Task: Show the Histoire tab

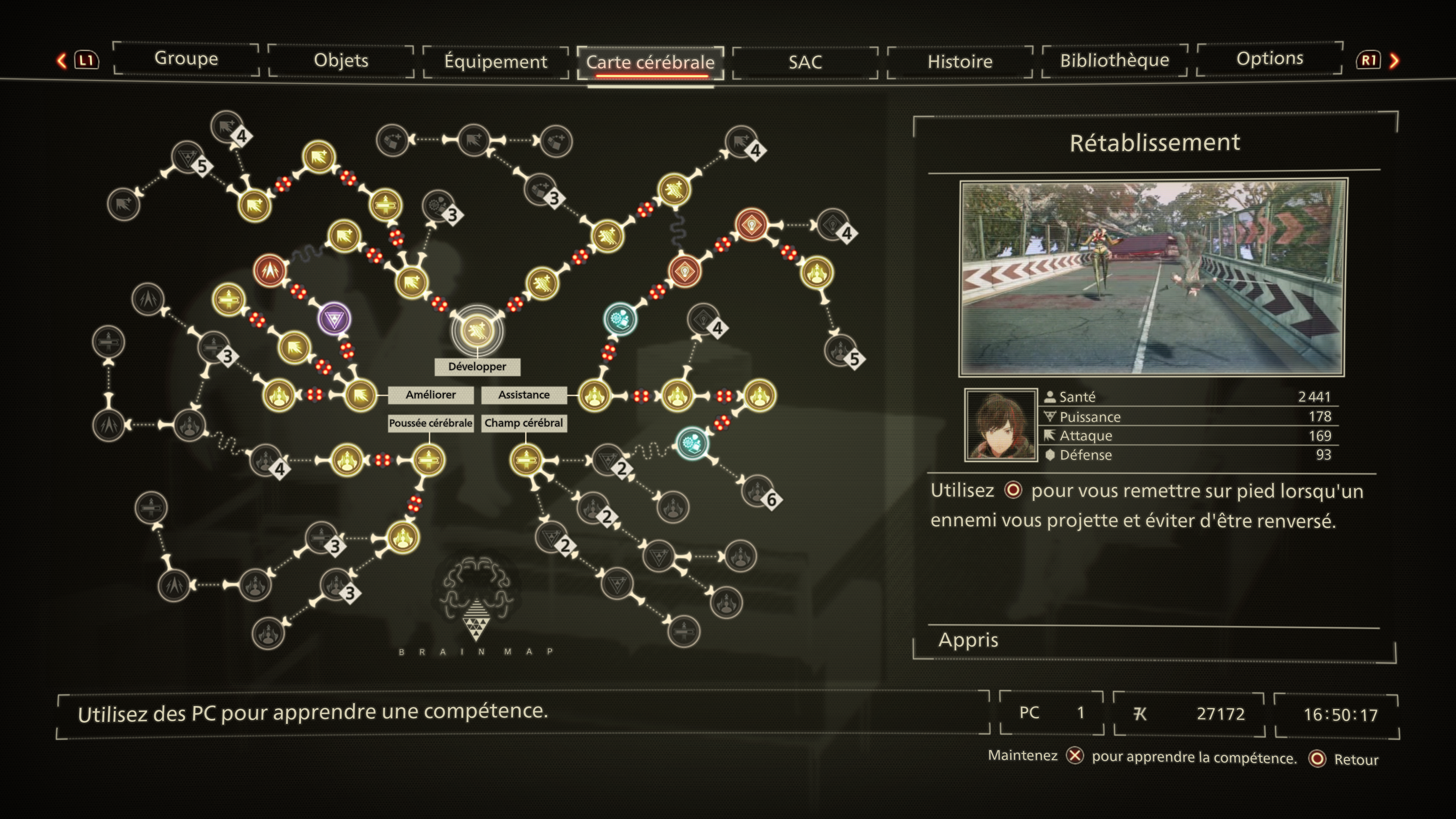Action: pyautogui.click(x=960, y=61)
